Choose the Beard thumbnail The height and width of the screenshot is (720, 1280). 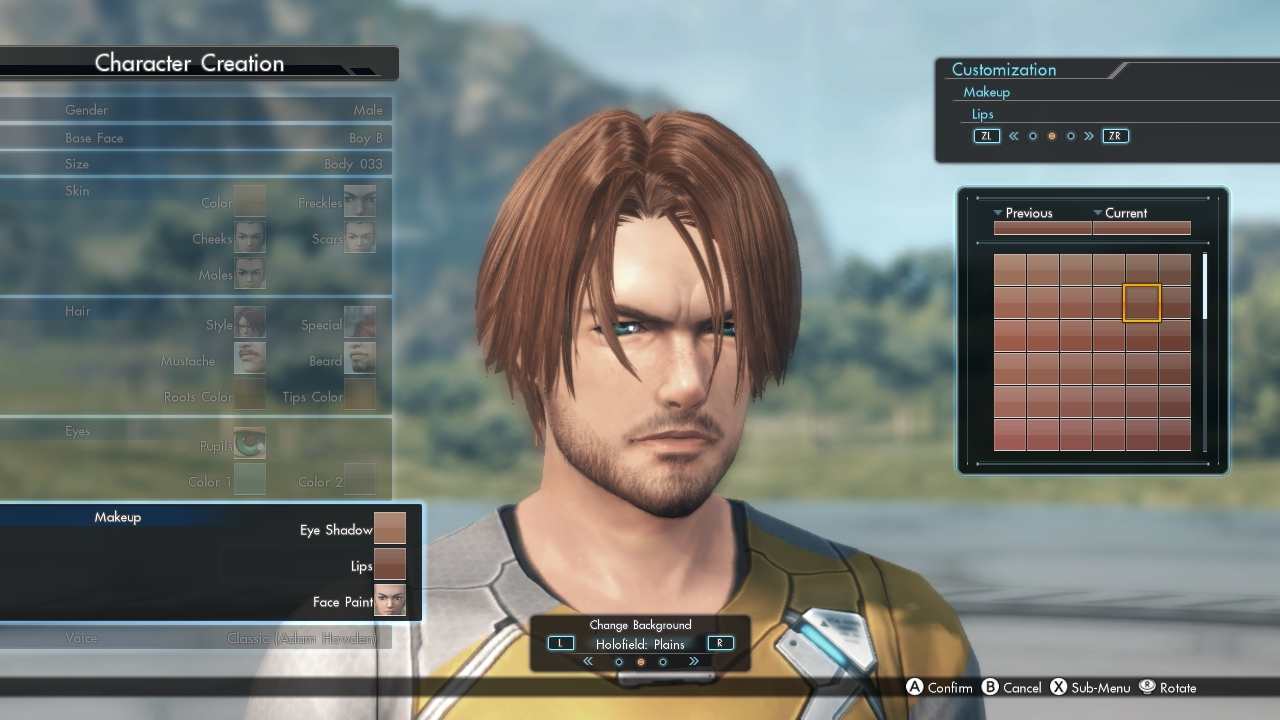[x=360, y=359]
